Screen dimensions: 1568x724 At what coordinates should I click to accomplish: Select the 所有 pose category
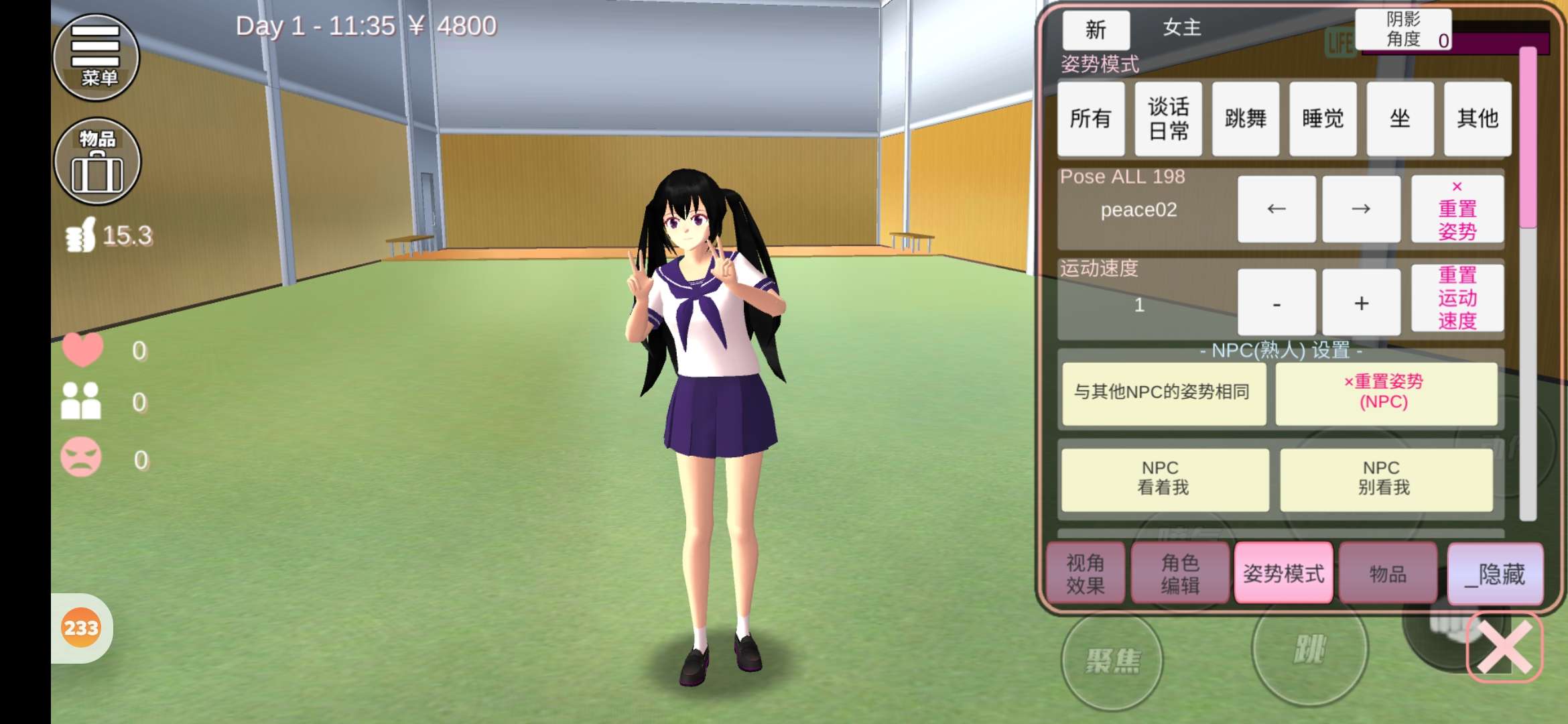1090,119
